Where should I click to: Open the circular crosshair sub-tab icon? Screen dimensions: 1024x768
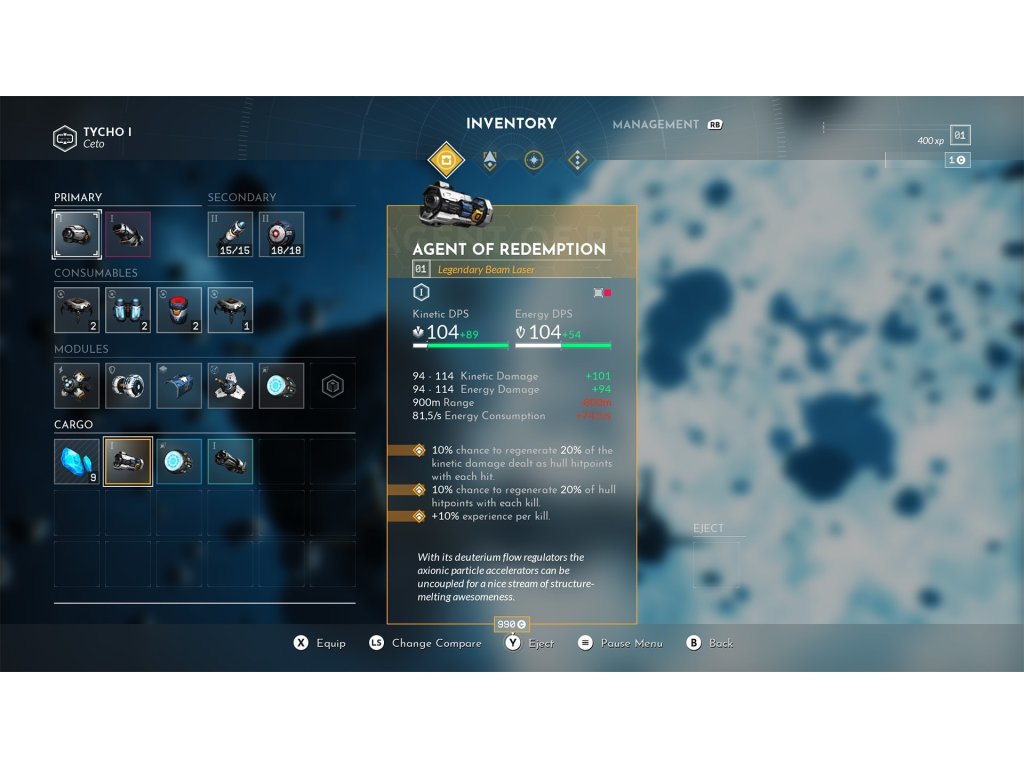[x=534, y=160]
